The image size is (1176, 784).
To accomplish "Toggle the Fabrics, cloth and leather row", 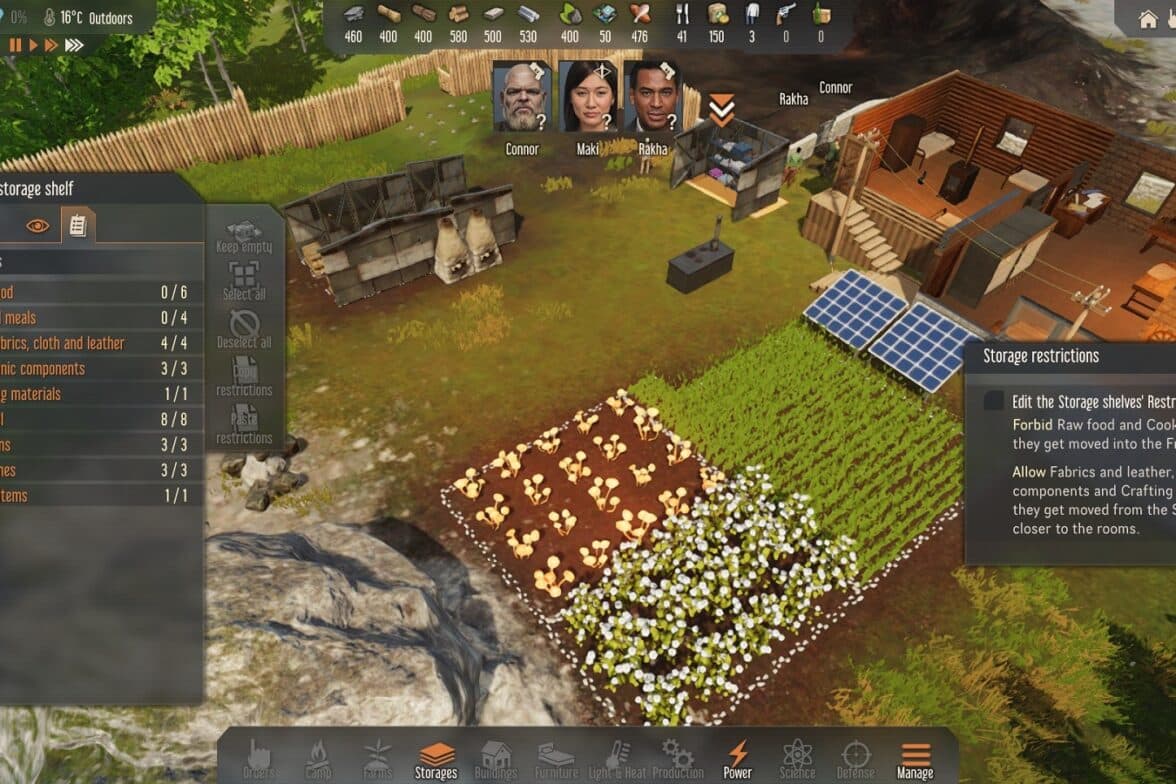I will coord(100,343).
